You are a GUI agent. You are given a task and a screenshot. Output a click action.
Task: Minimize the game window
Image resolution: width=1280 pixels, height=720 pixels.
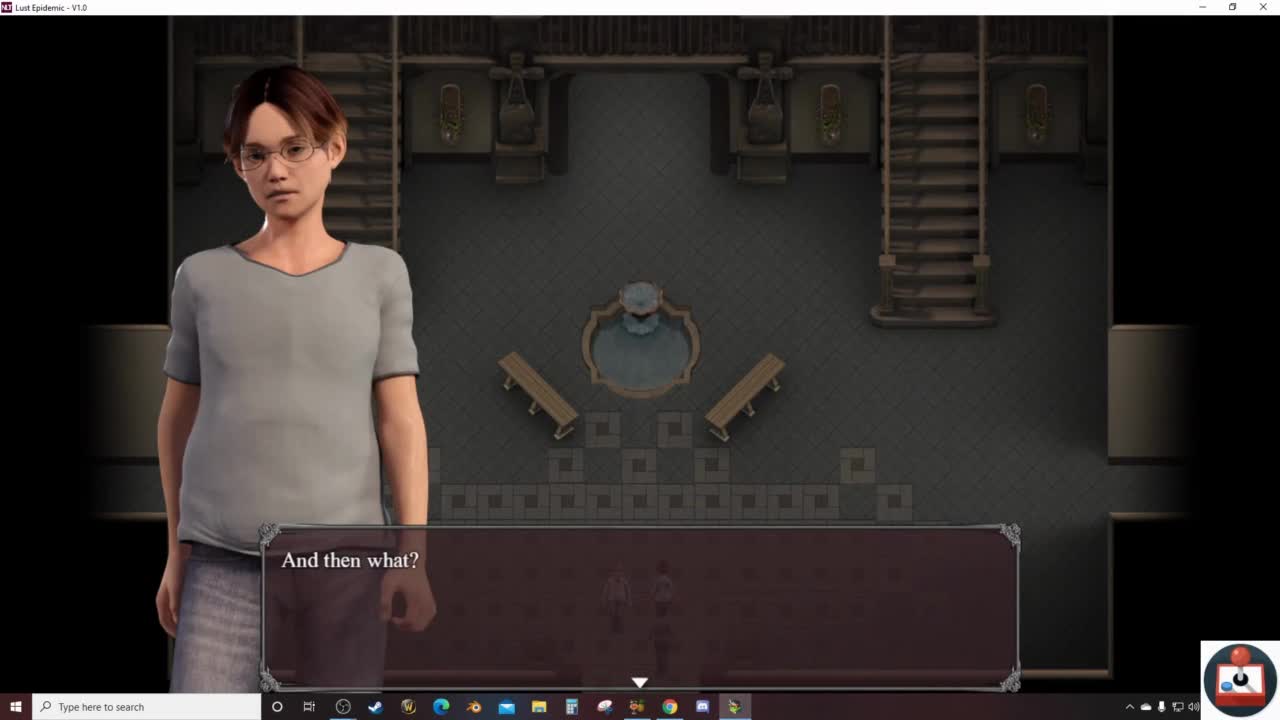coord(1202,7)
